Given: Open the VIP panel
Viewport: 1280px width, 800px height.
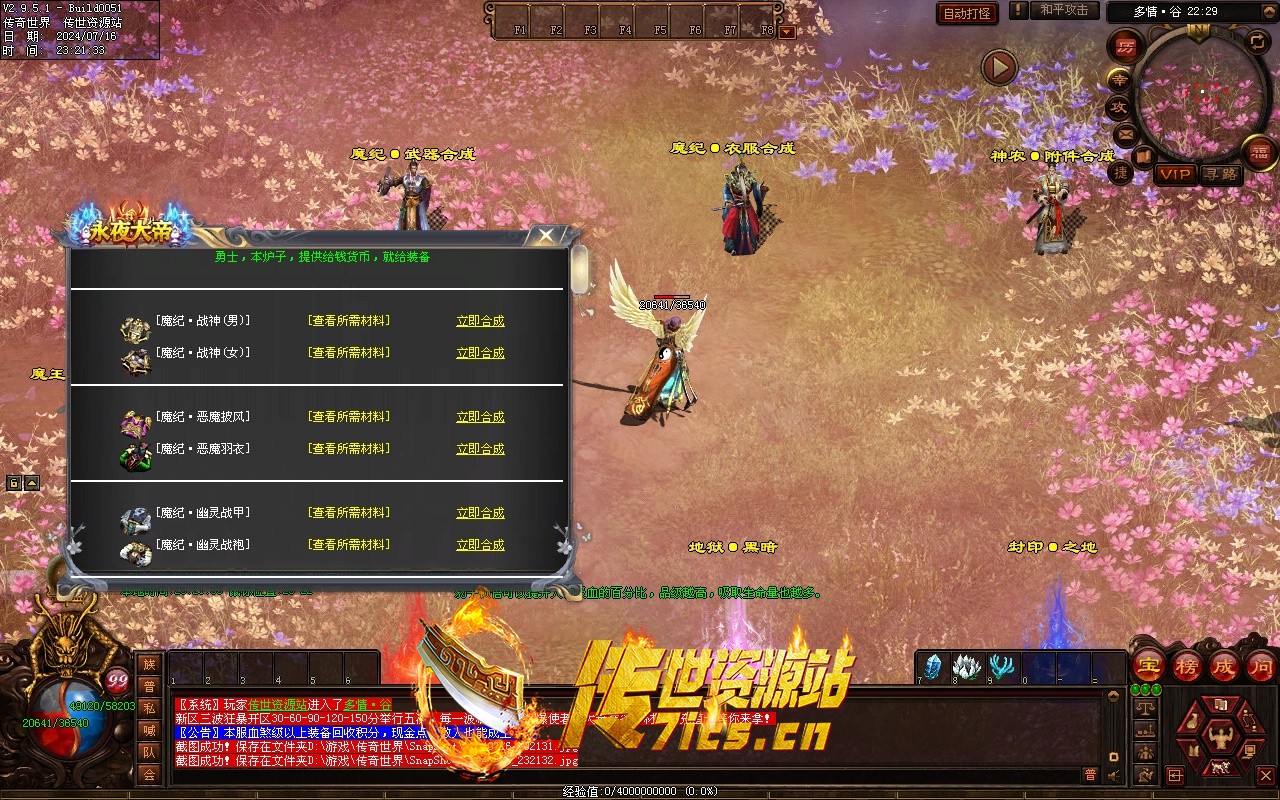Looking at the screenshot, I should [1175, 174].
